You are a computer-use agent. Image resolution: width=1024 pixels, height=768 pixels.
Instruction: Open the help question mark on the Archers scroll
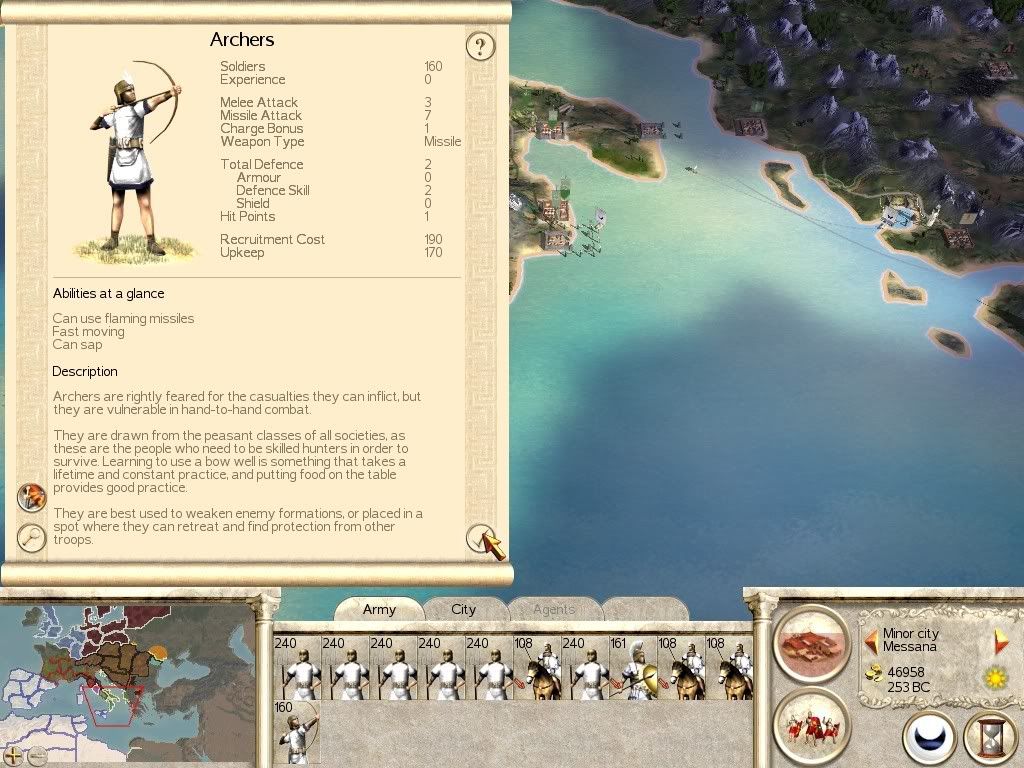[481, 46]
